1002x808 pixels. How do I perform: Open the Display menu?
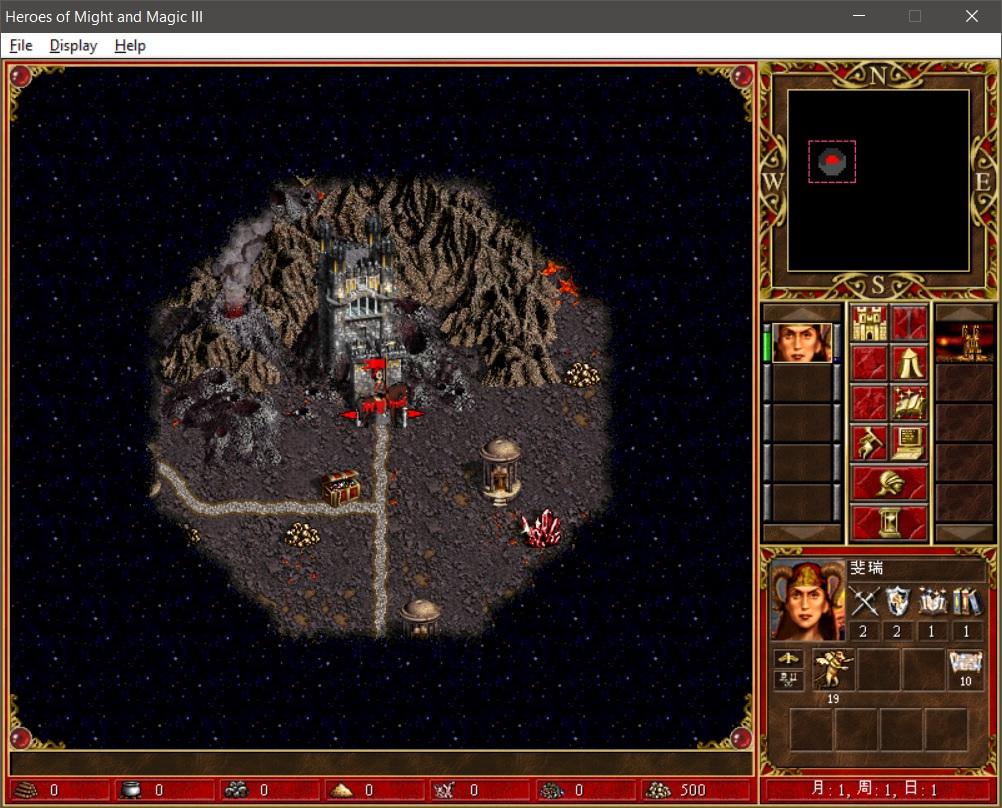pos(73,46)
